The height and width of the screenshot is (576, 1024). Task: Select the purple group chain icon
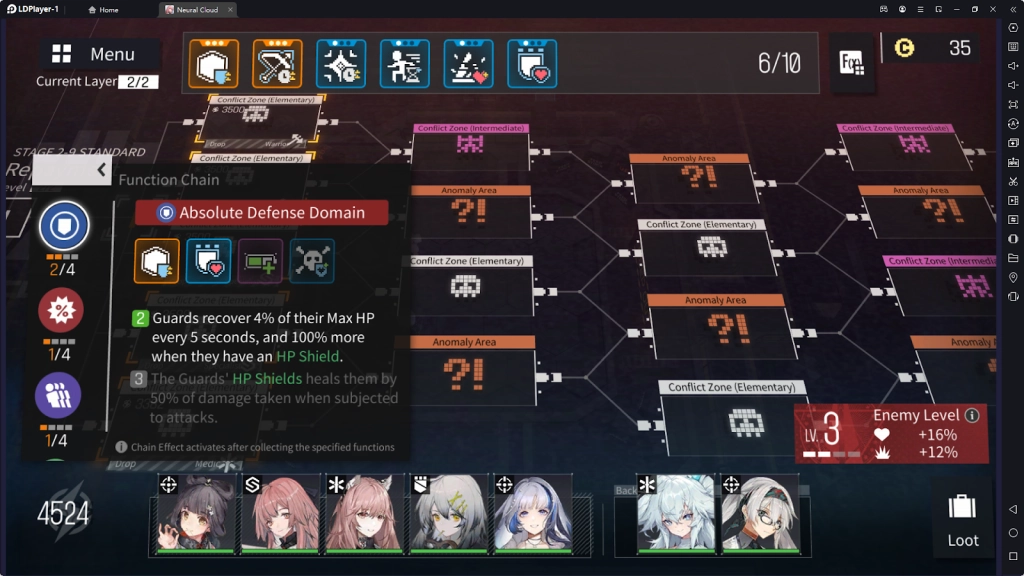pyautogui.click(x=58, y=395)
